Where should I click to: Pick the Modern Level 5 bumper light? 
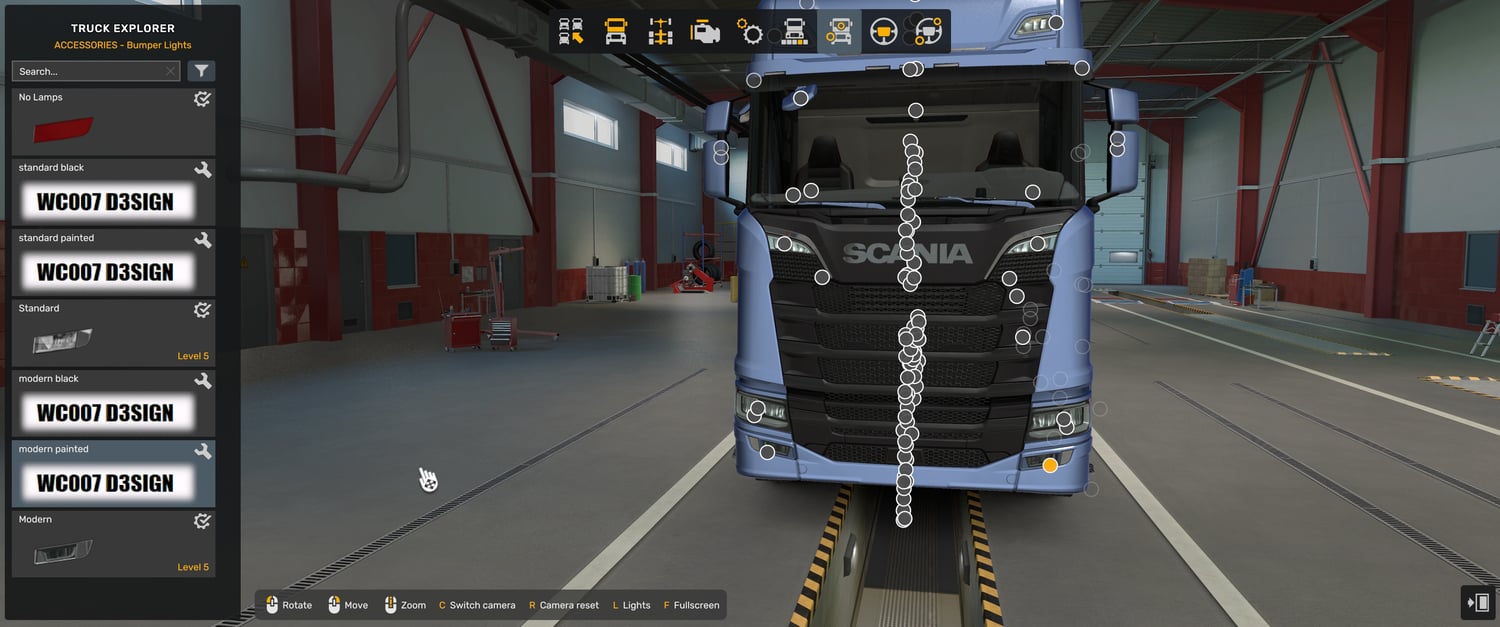coord(113,544)
